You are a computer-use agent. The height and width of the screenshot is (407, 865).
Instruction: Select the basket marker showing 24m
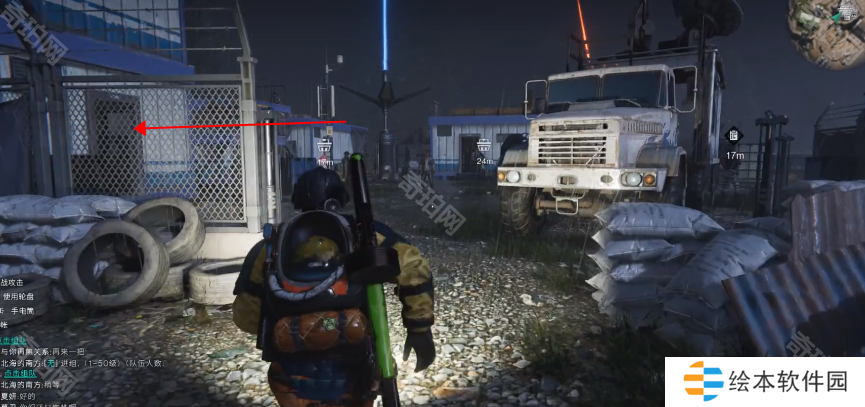click(x=484, y=145)
